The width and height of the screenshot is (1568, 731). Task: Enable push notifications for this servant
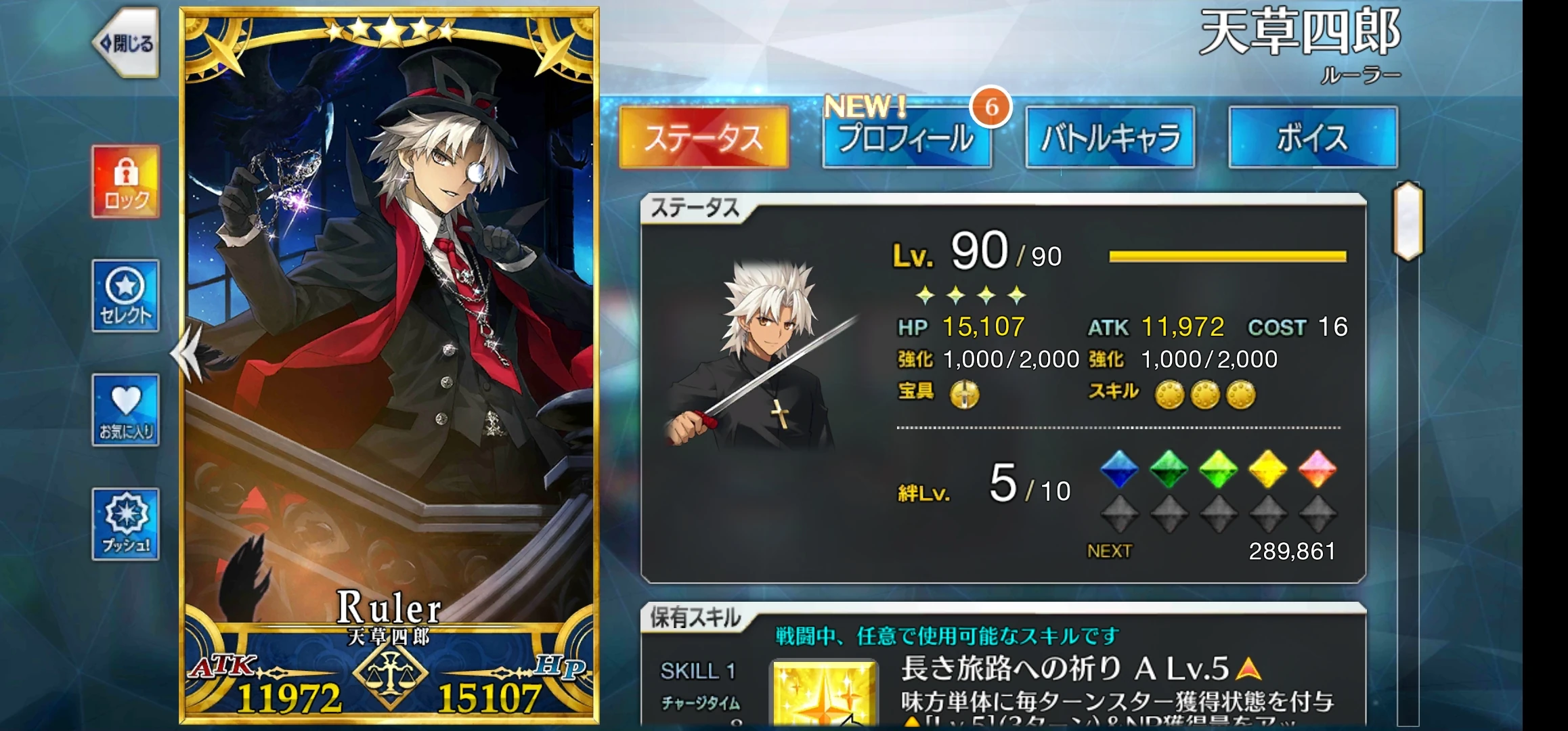point(126,525)
